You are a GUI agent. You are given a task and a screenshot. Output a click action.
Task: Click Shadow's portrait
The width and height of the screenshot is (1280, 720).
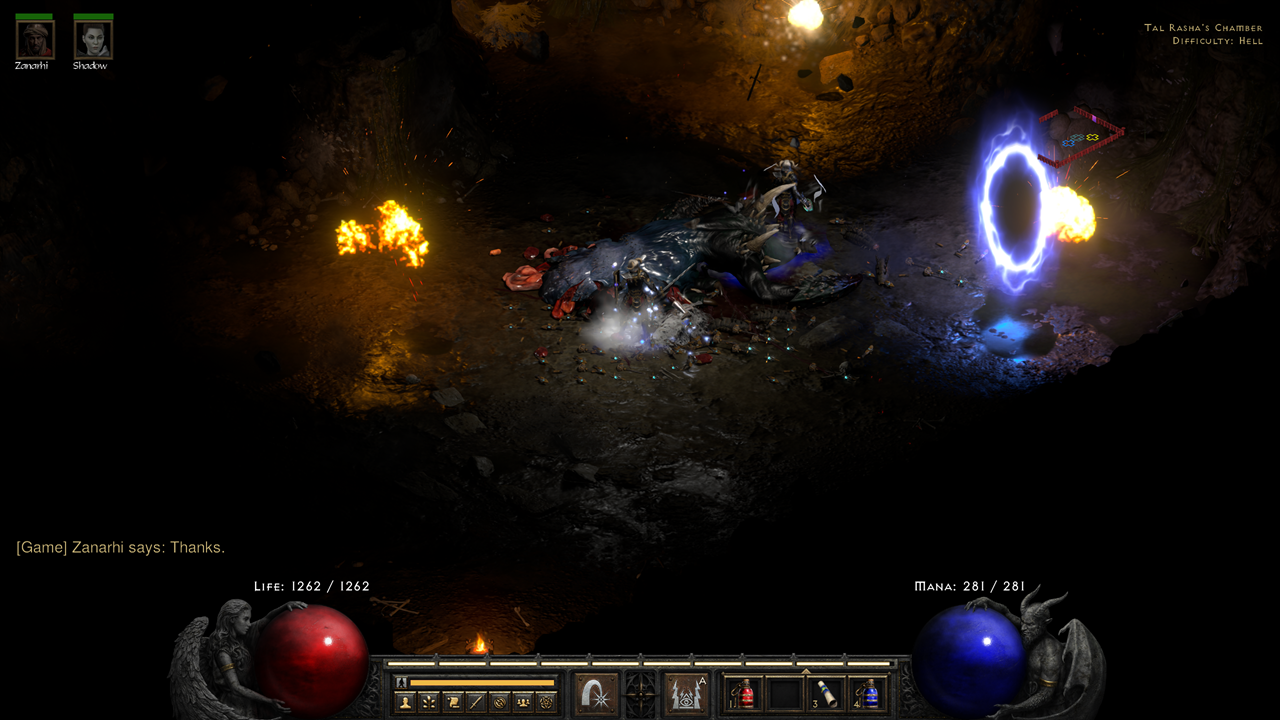[x=93, y=40]
